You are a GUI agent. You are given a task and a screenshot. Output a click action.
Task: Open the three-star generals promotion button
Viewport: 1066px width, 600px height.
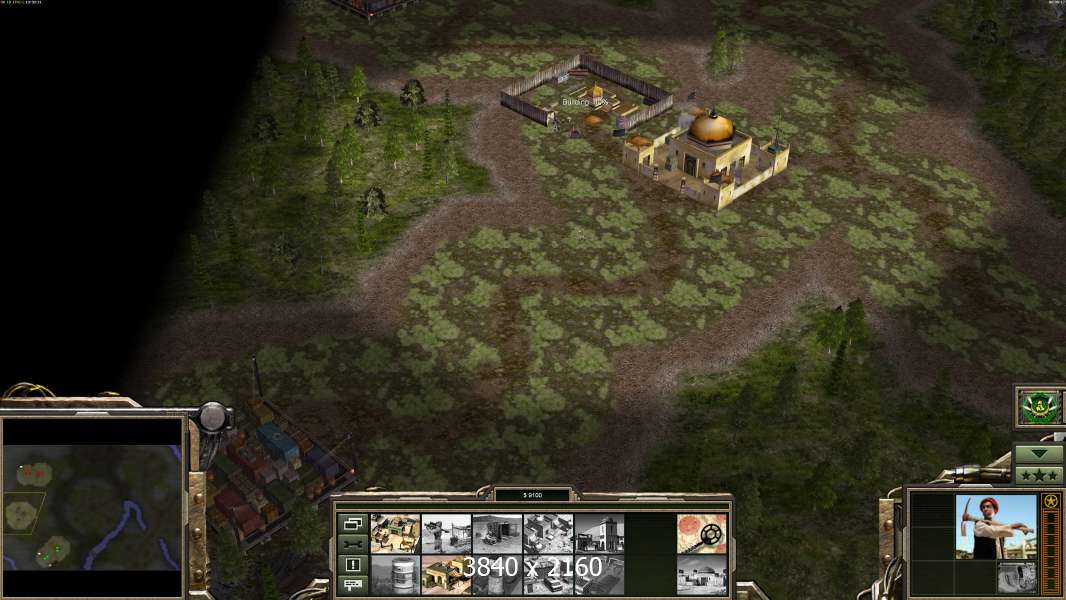click(1038, 474)
